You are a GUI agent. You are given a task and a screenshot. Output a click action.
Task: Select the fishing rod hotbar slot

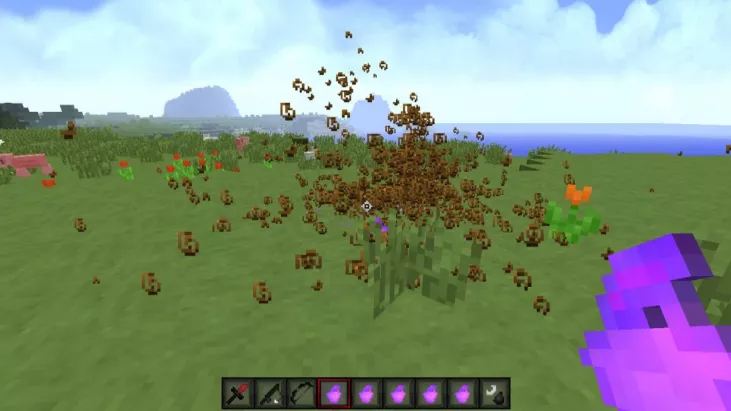(x=269, y=392)
